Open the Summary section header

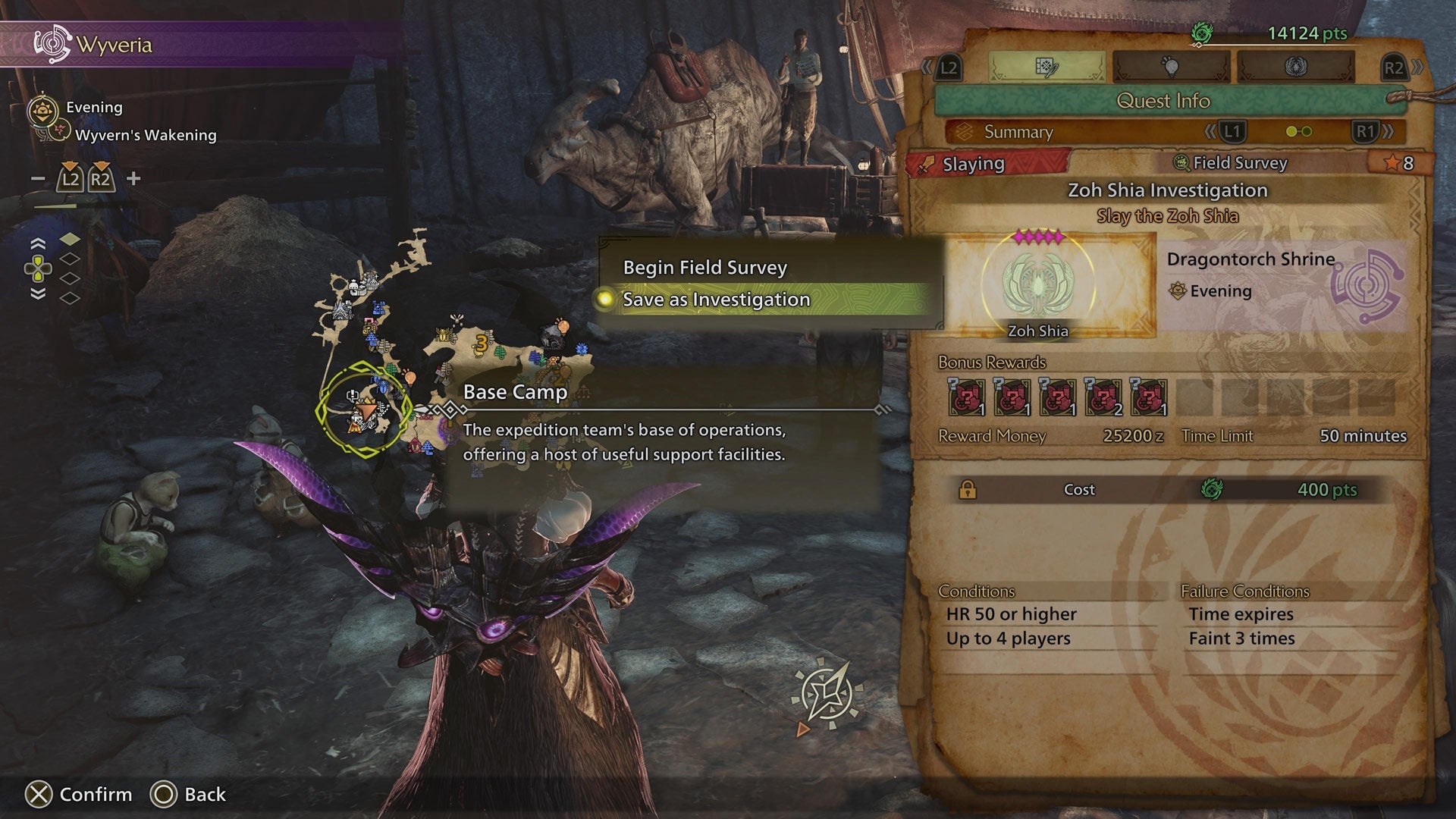tap(1016, 131)
